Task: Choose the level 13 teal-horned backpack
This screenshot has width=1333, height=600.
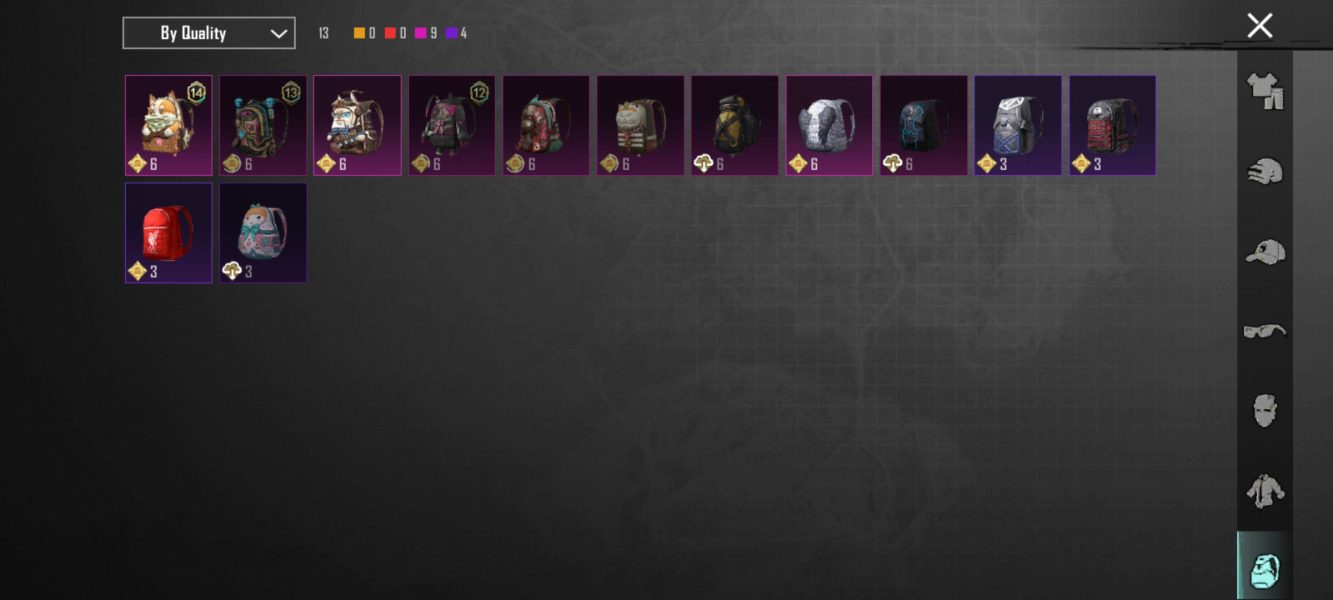Action: tap(263, 125)
